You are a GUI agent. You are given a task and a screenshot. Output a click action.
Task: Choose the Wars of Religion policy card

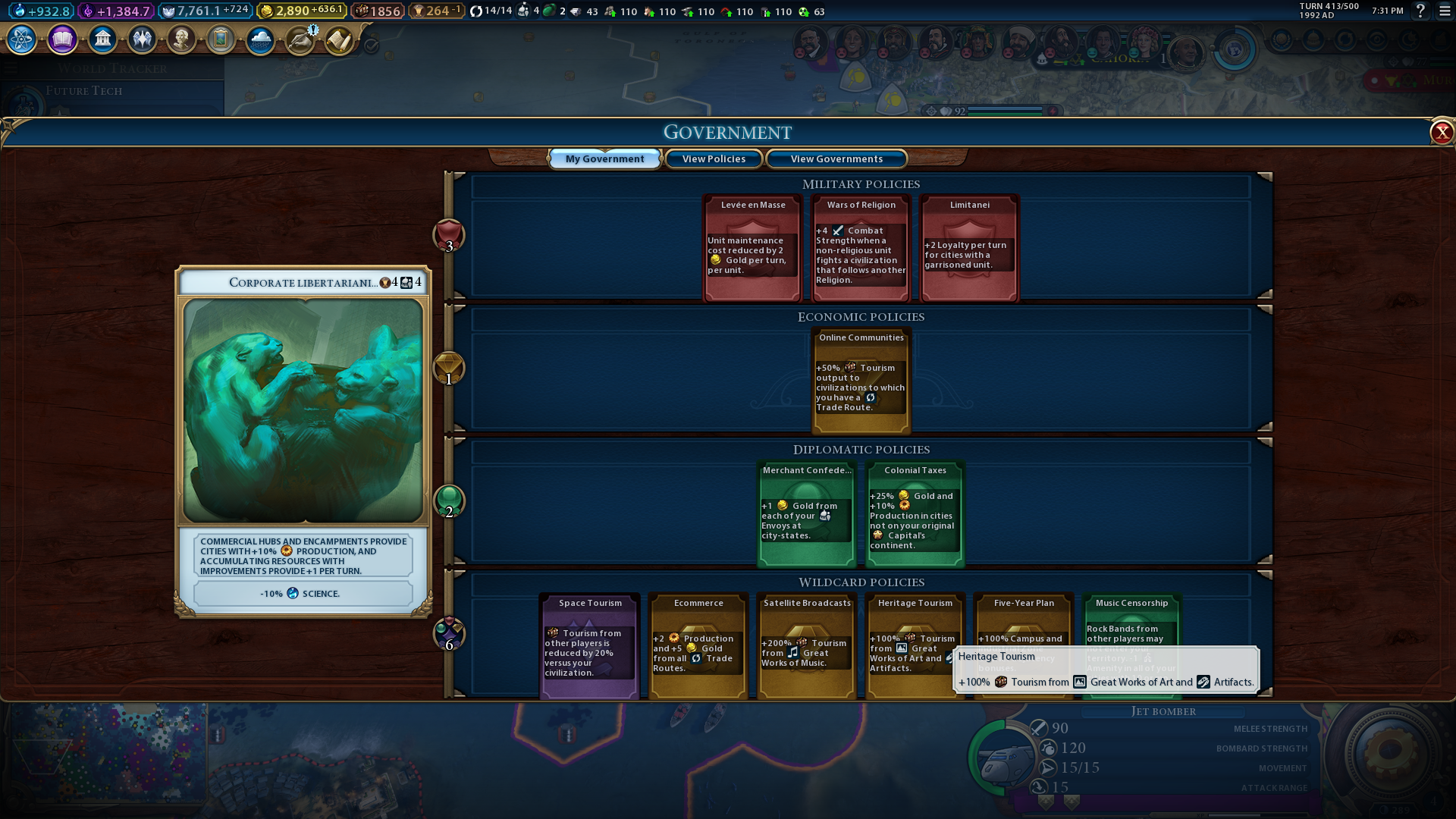tap(861, 249)
